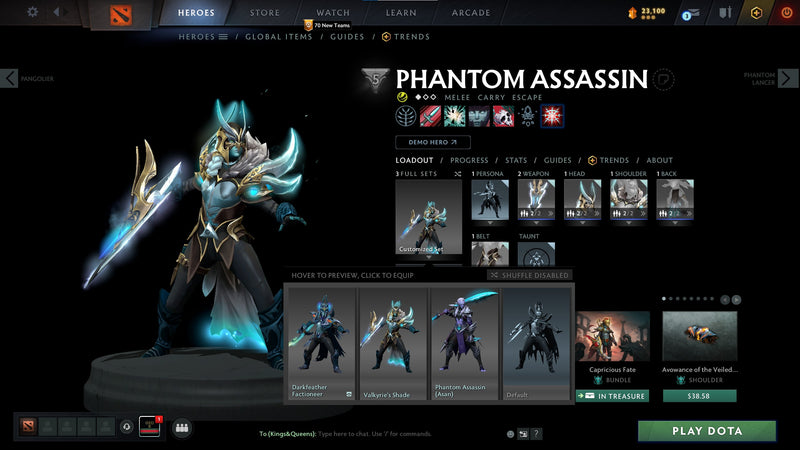The image size is (800, 450).
Task: Open the Arcade tab
Action: coord(471,13)
